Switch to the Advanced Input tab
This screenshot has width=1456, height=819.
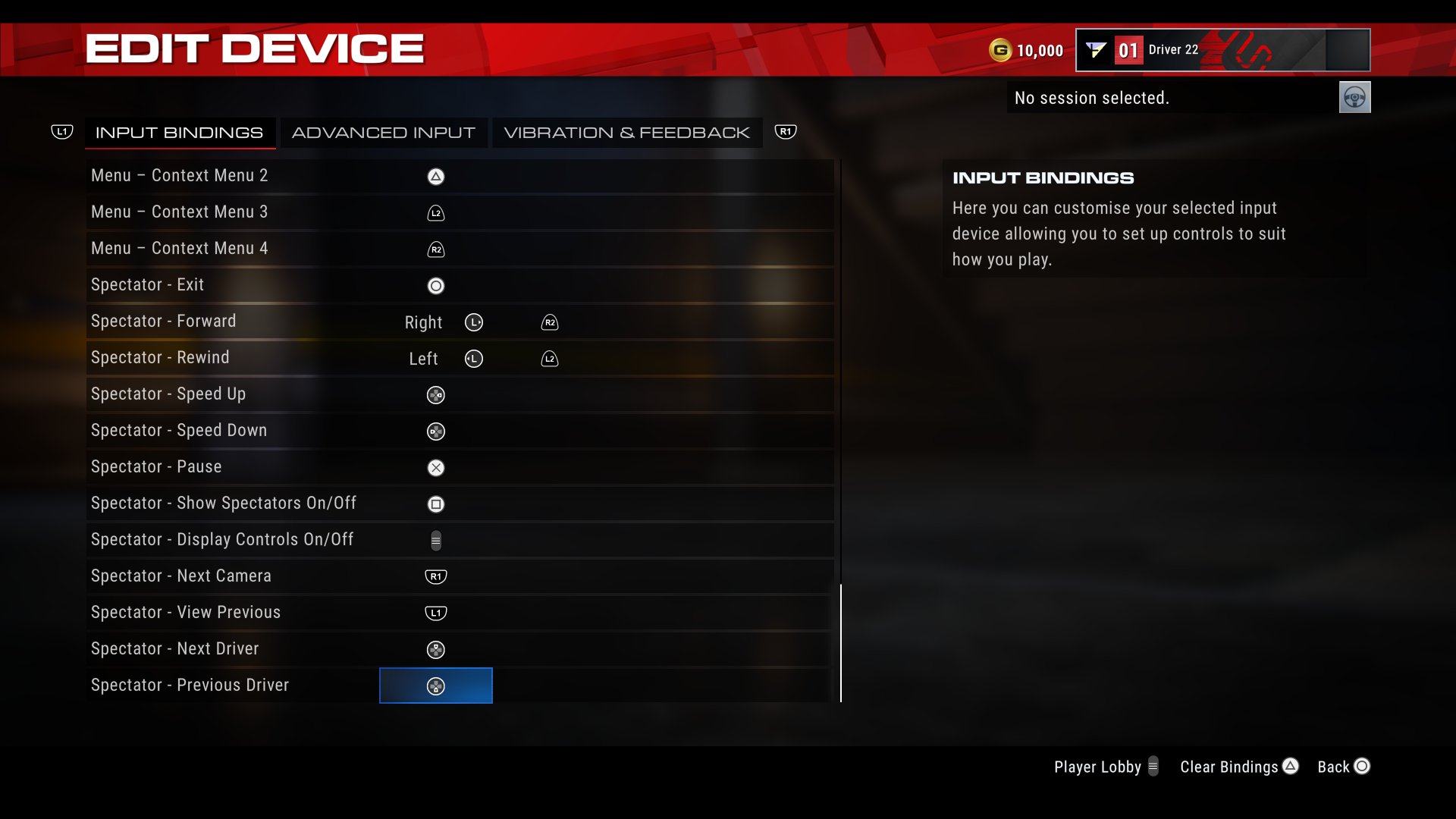pyautogui.click(x=384, y=132)
